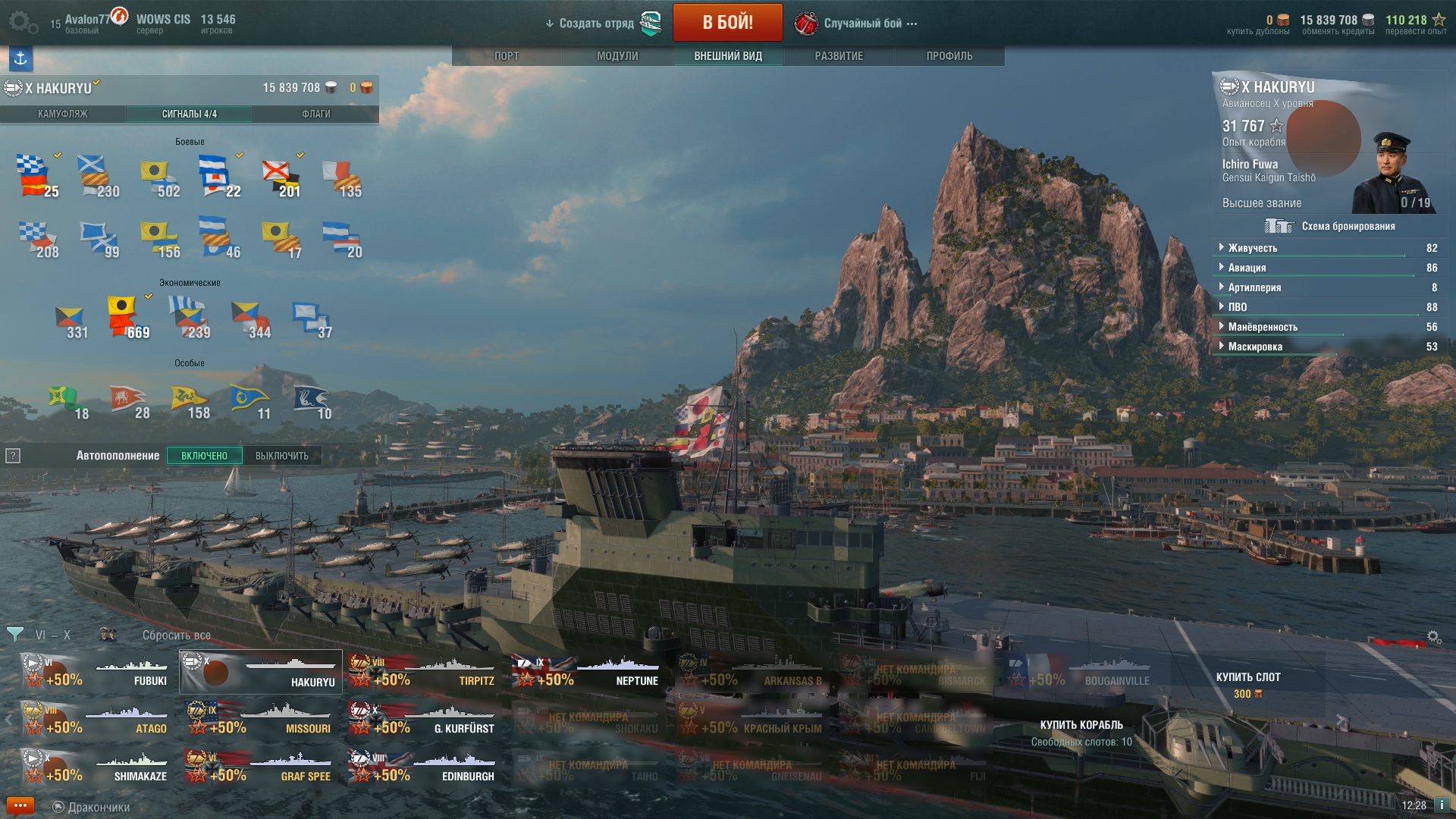Switch to the Развитие tab
This screenshot has width=1456, height=819.
(x=839, y=56)
